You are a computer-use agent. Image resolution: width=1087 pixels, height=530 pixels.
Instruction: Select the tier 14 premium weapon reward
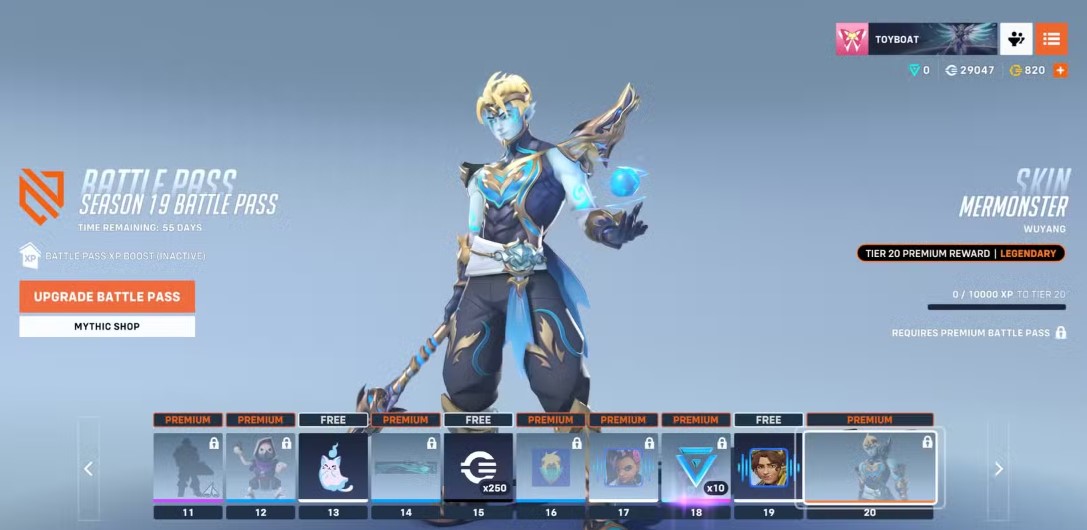click(406, 466)
